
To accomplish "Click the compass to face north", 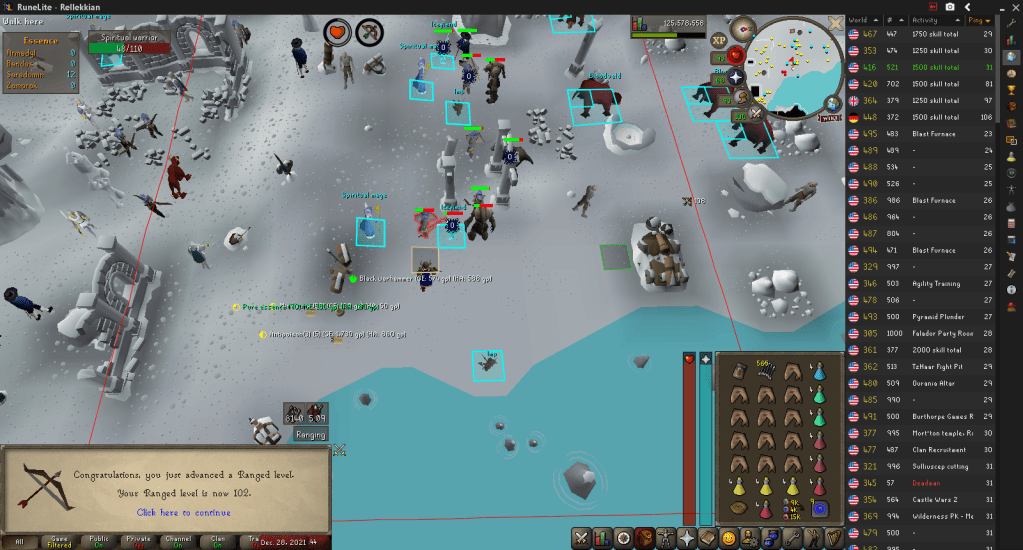I will point(741,27).
